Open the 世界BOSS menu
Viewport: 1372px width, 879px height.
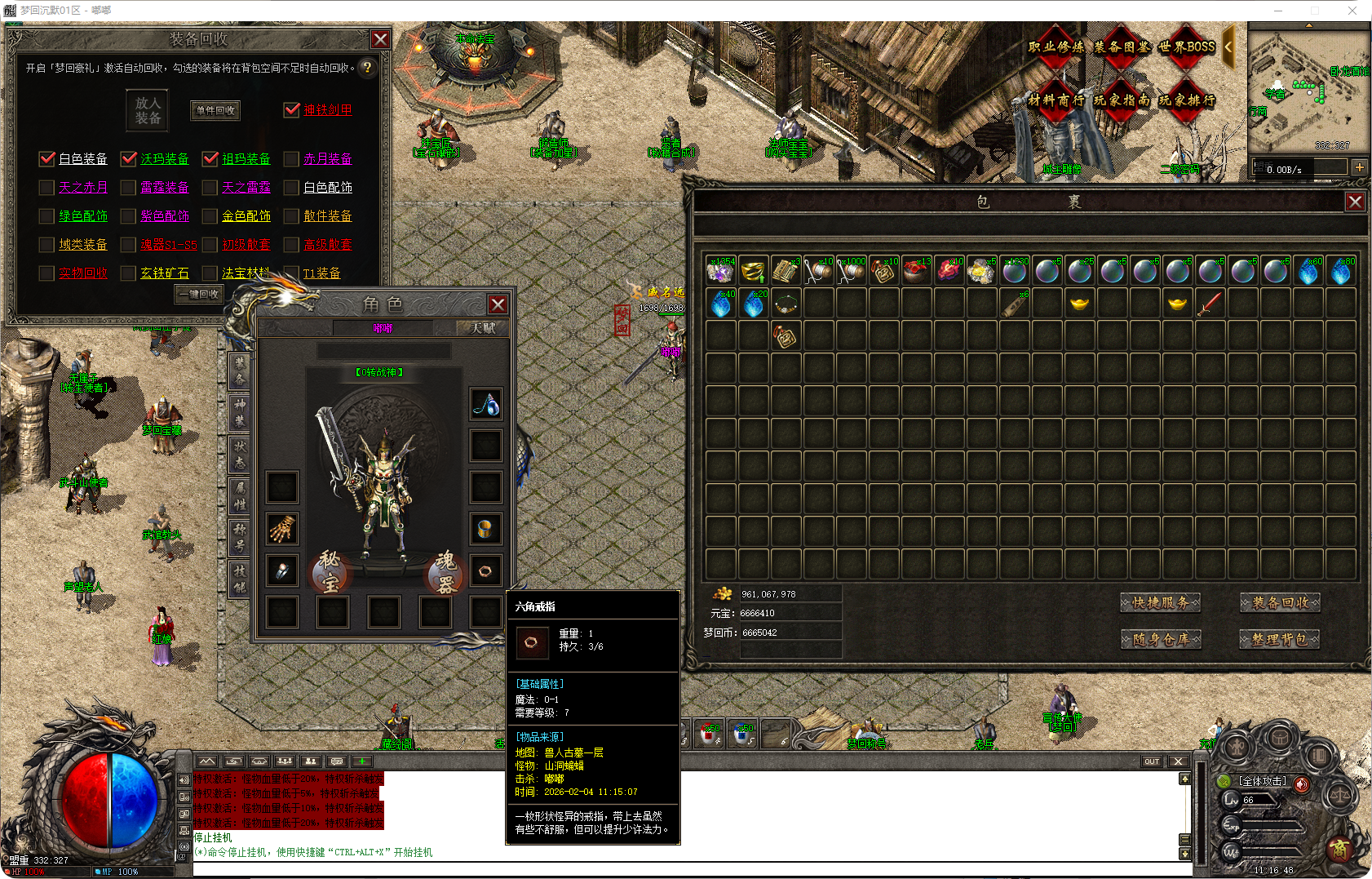1187,47
